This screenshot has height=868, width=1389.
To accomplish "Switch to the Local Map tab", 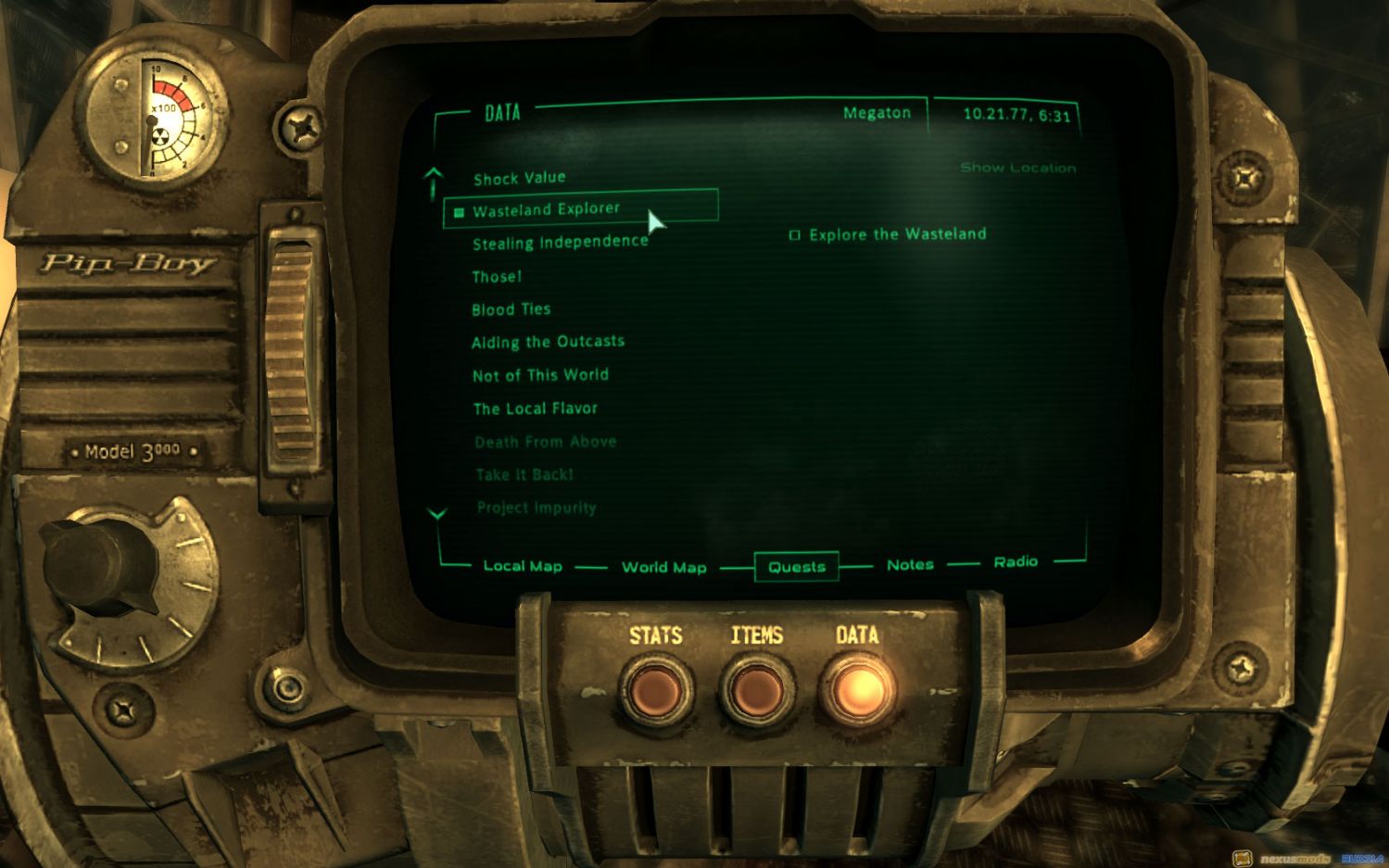I will point(523,566).
